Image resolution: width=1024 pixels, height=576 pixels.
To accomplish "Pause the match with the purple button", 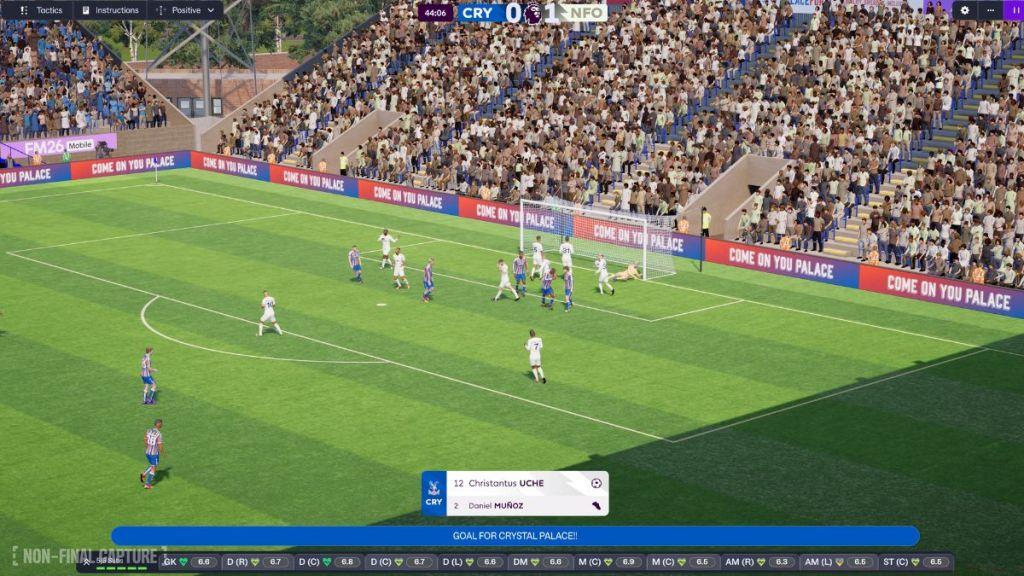I will pos(1012,10).
